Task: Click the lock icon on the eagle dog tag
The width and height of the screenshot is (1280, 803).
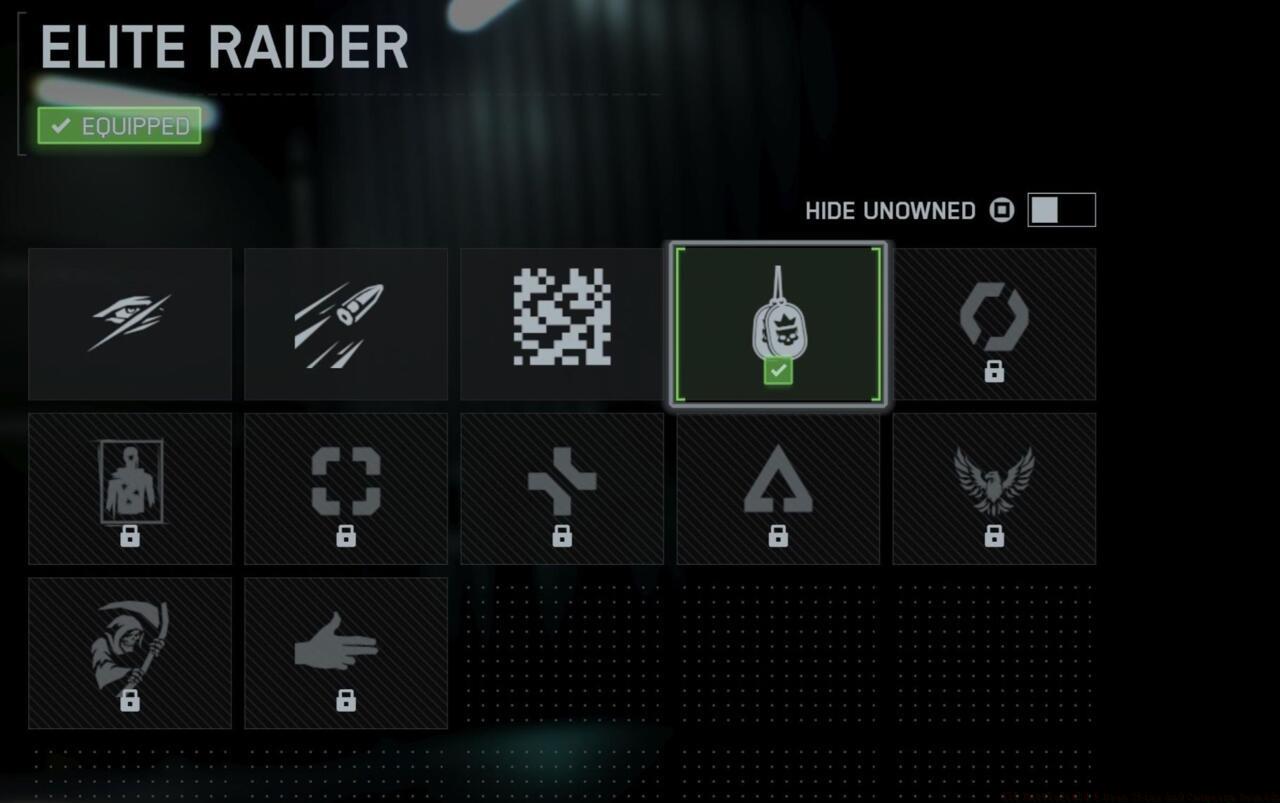Action: [x=994, y=537]
